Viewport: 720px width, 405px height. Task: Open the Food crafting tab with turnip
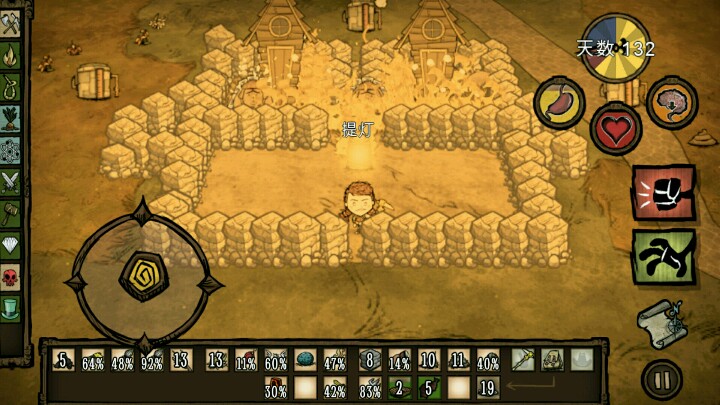click(11, 120)
